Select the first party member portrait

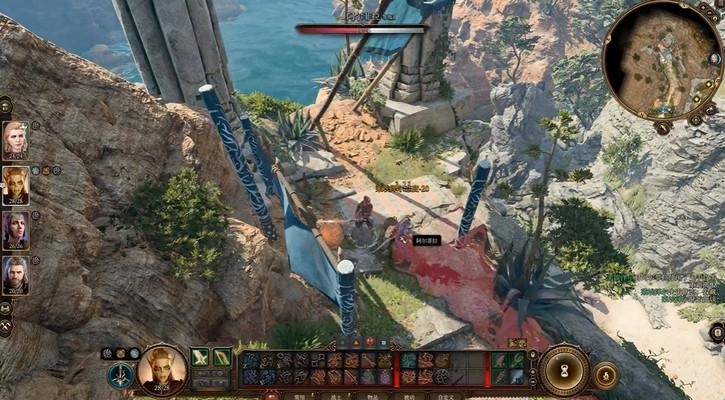[15, 139]
